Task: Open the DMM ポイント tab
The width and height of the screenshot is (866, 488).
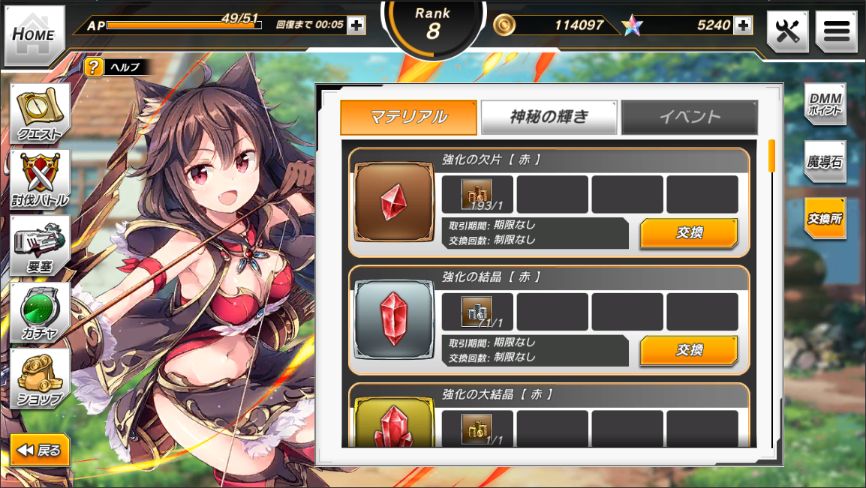Action: (x=826, y=104)
